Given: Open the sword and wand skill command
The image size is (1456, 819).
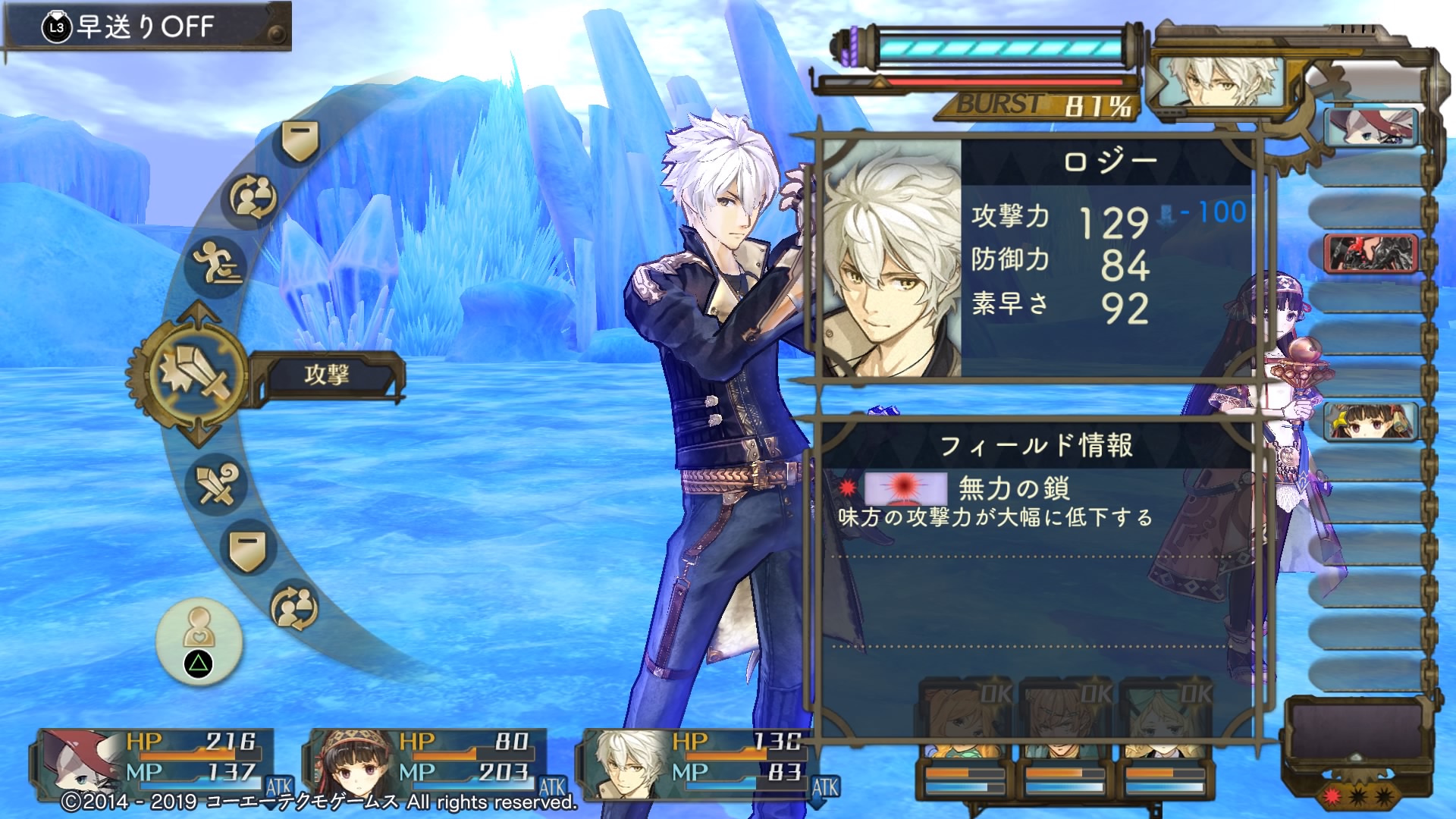Looking at the screenshot, I should pos(216,485).
